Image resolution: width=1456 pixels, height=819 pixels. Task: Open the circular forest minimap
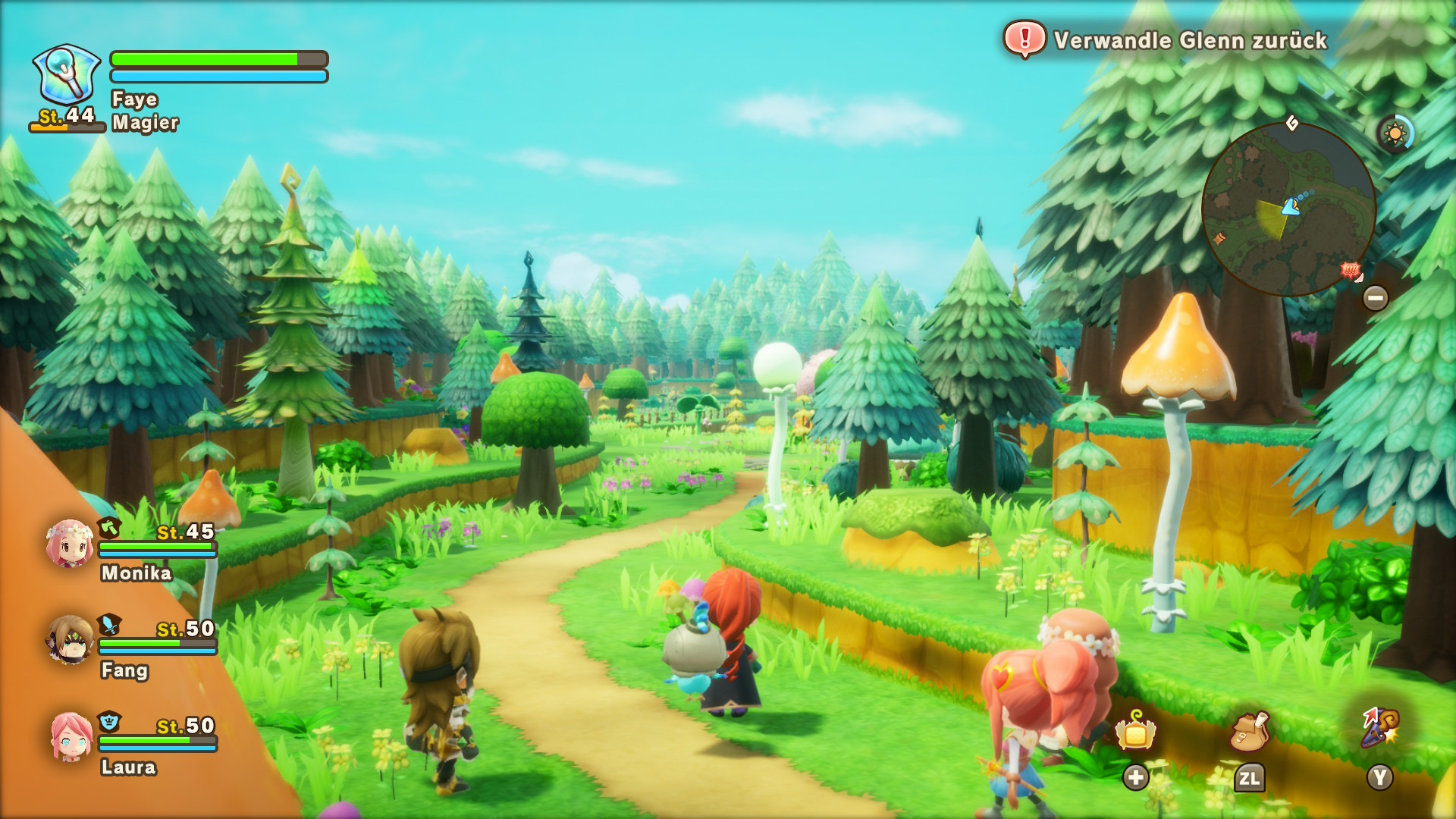pyautogui.click(x=1288, y=210)
